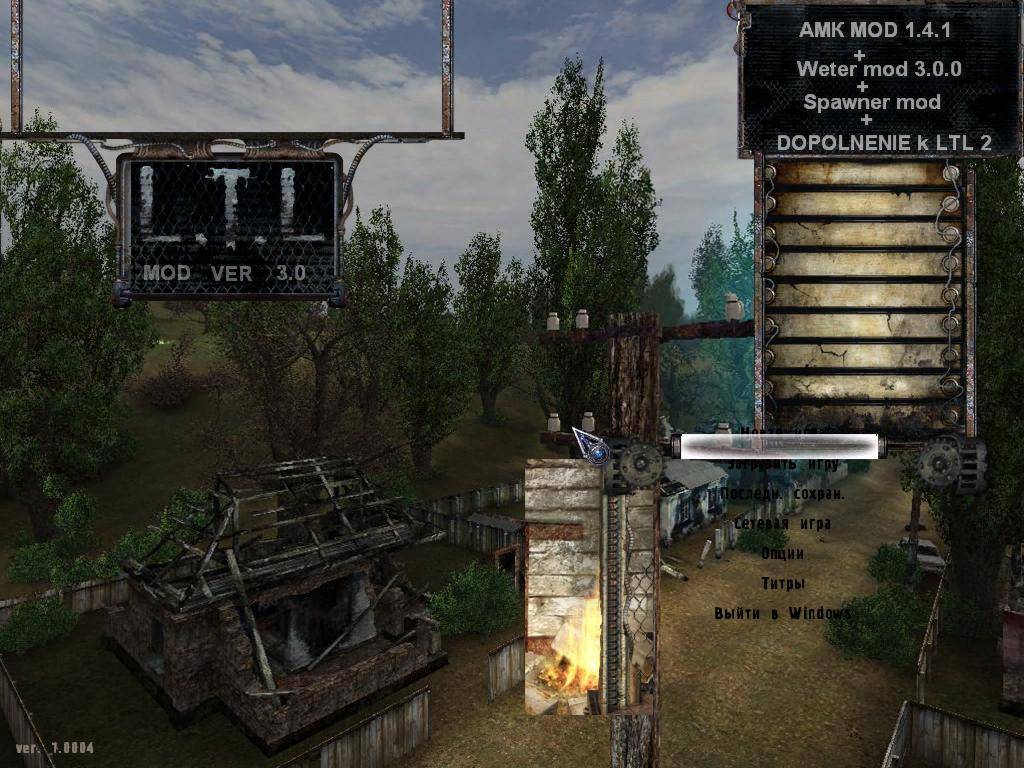The height and width of the screenshot is (768, 1024).
Task: Load the last save (Последн. сохран.)
Action: (x=782, y=494)
